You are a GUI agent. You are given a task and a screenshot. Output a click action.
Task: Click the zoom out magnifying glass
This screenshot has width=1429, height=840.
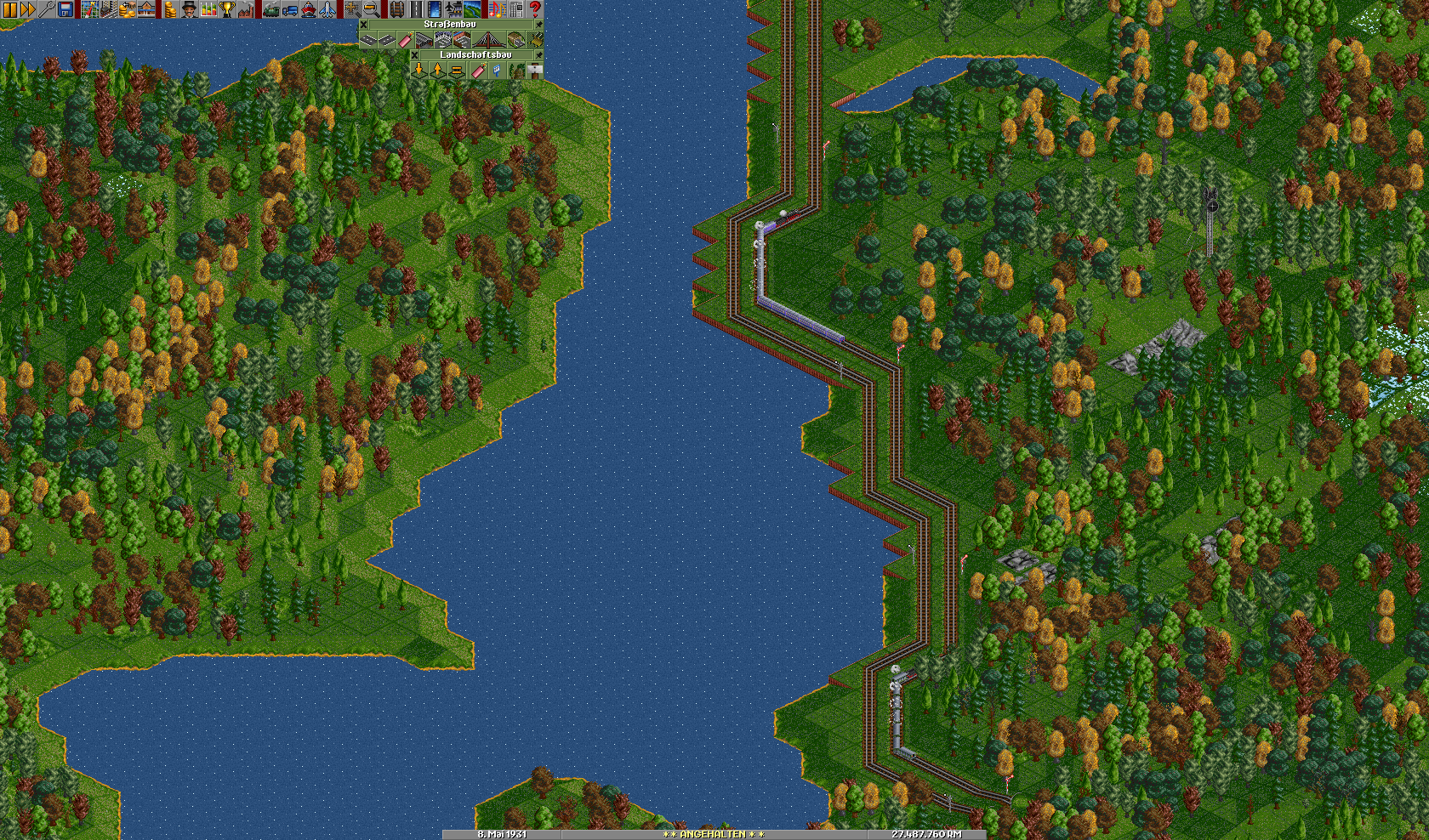[372, 9]
